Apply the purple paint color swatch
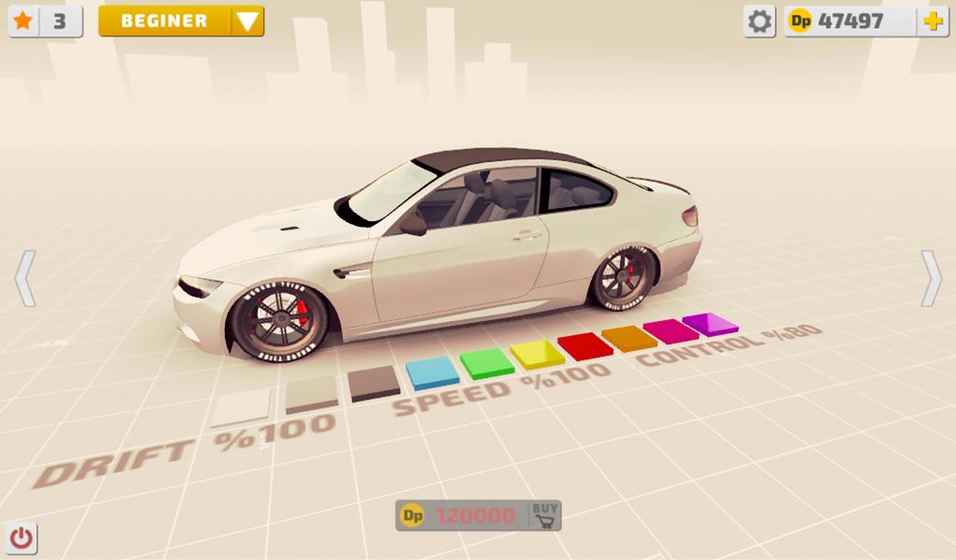Image resolution: width=956 pixels, height=560 pixels. point(710,324)
